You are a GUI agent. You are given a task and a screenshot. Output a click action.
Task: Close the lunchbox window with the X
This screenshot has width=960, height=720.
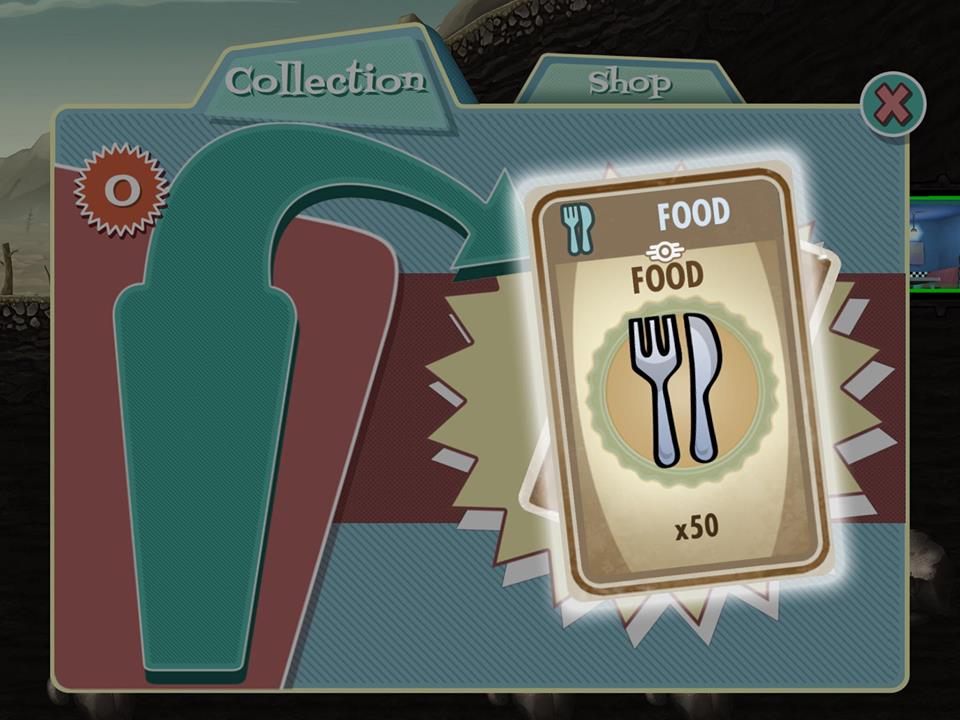point(892,104)
